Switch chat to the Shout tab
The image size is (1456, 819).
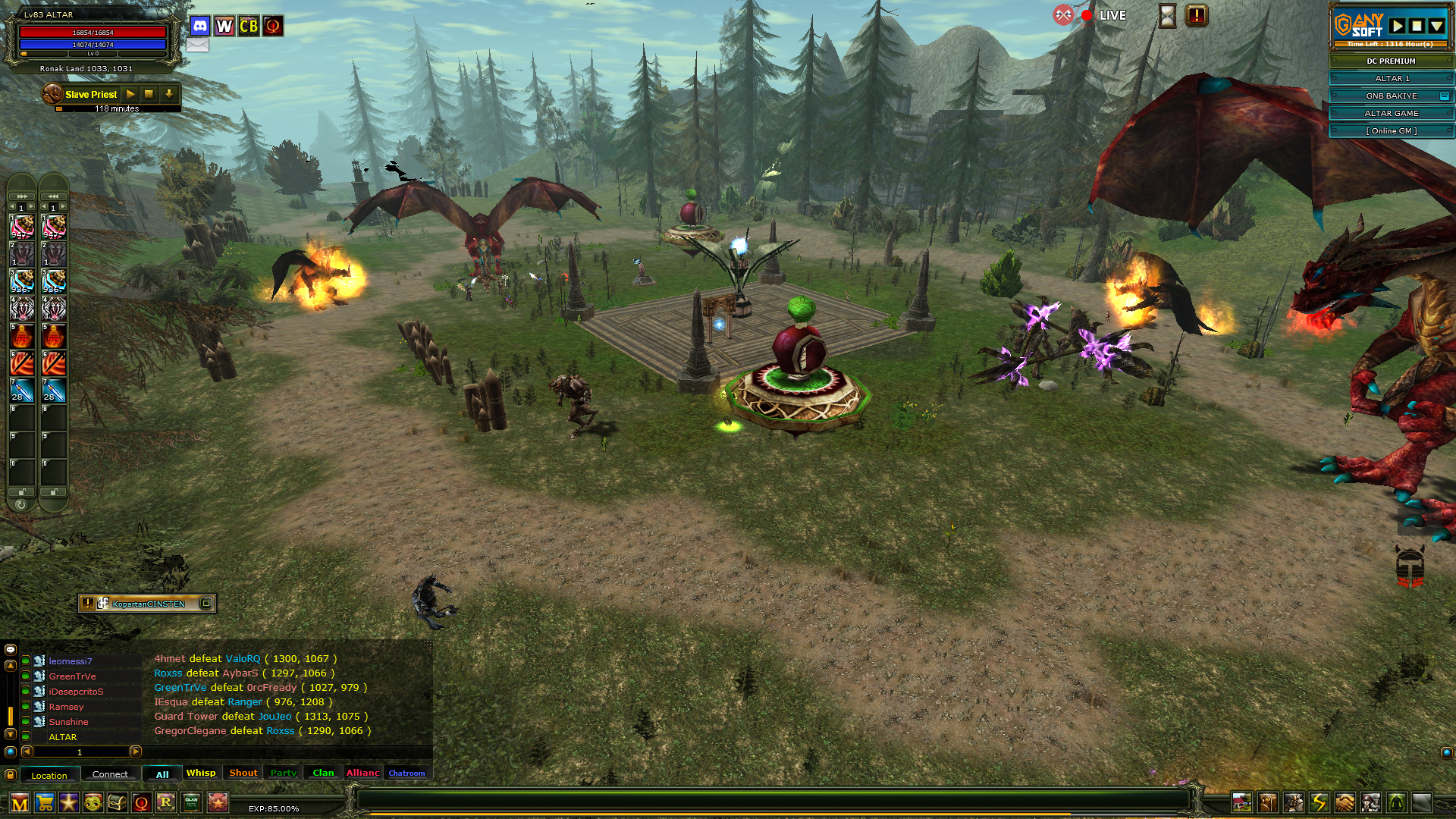[x=243, y=773]
